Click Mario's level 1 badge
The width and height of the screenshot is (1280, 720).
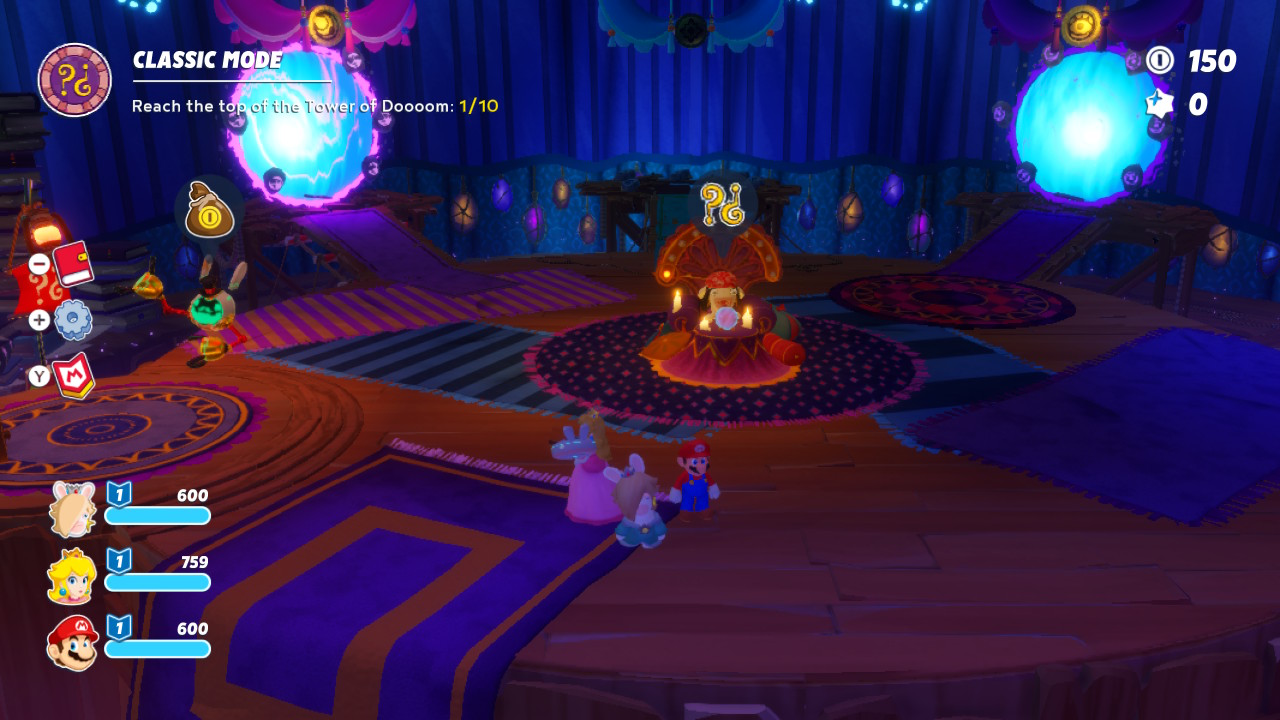pyautogui.click(x=119, y=629)
